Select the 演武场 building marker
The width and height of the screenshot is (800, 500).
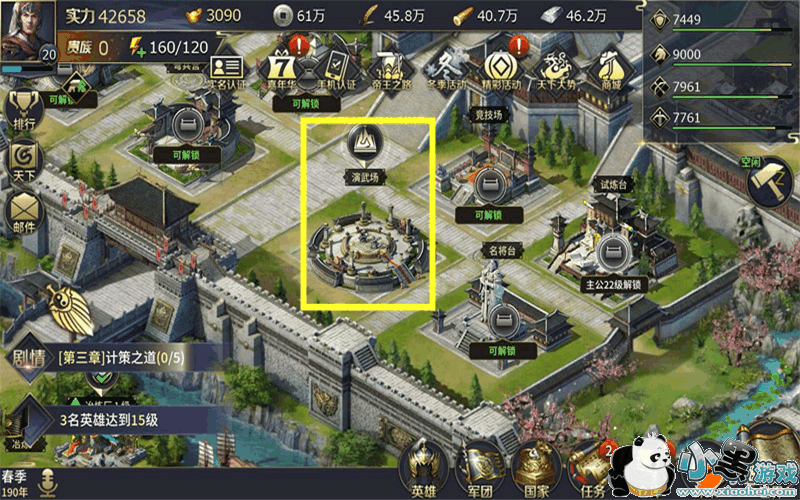click(365, 148)
